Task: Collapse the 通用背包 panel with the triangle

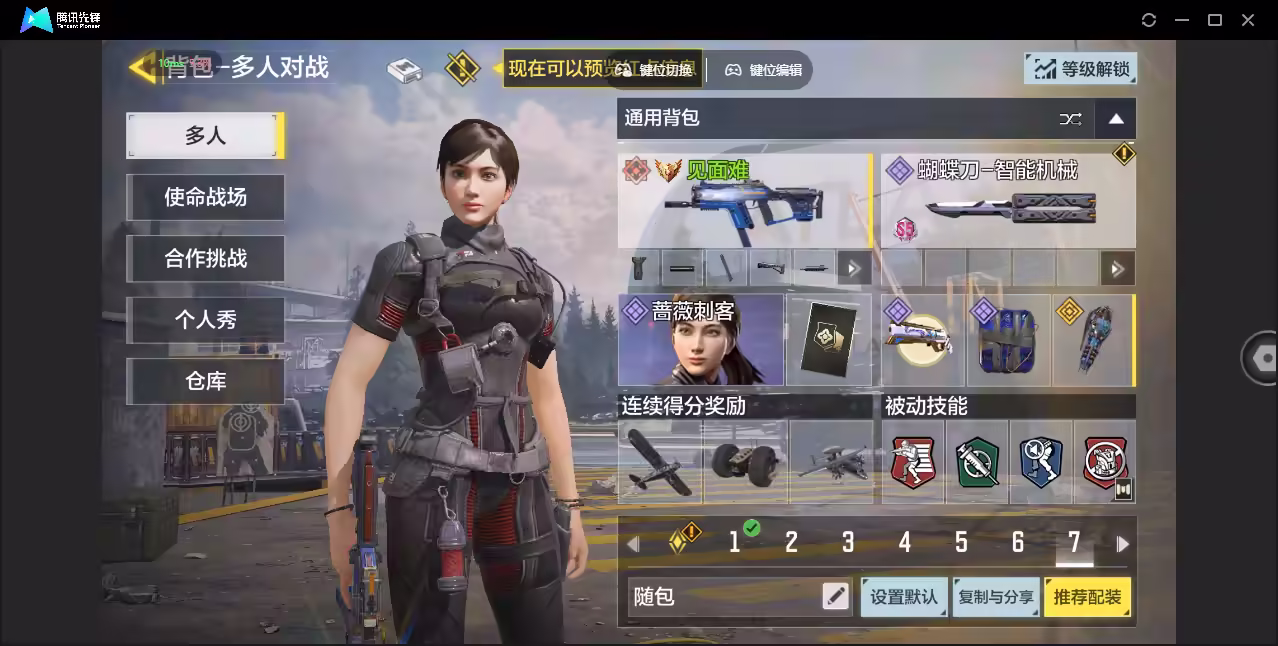Action: click(x=1116, y=119)
